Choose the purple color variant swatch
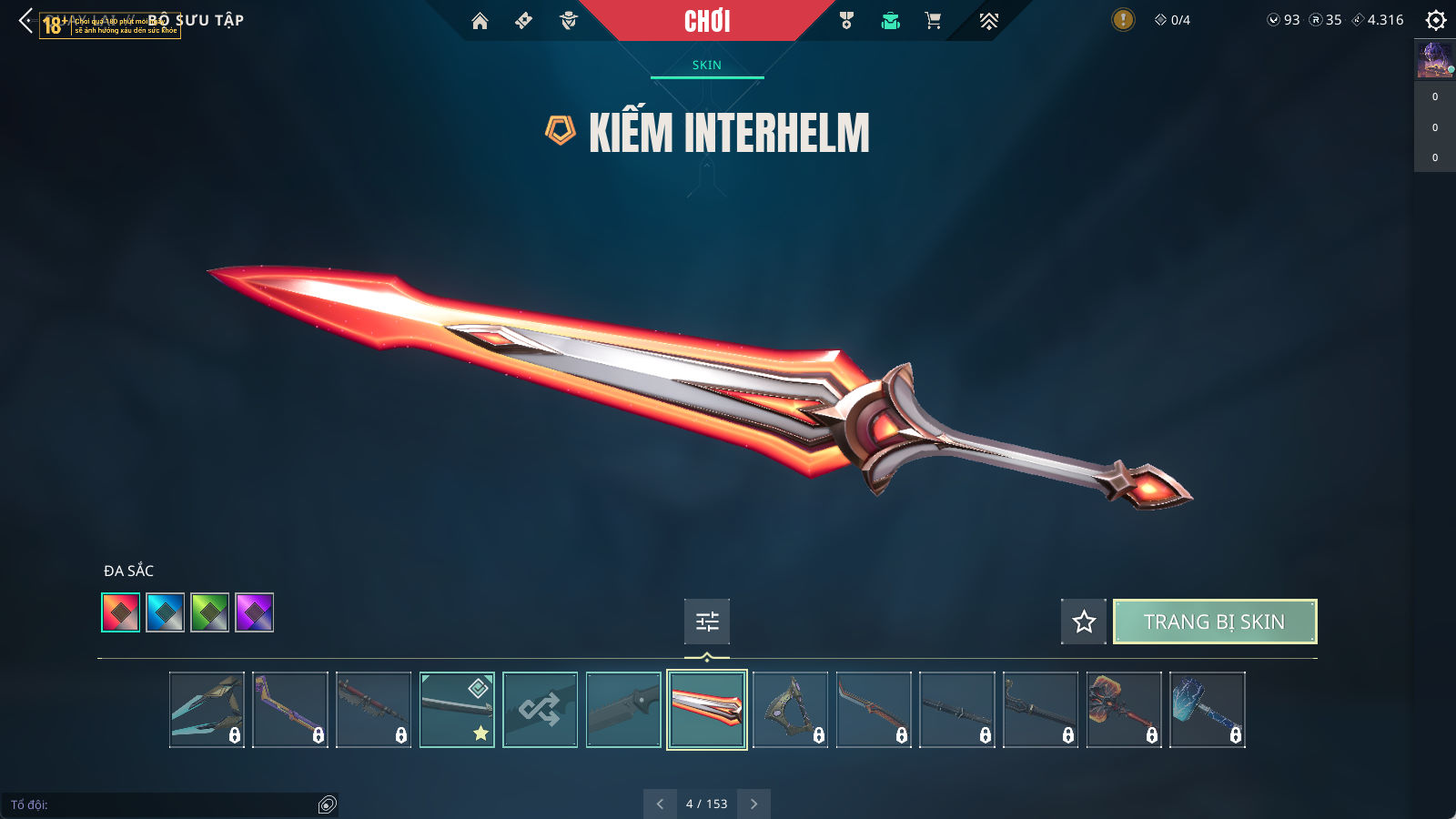This screenshot has height=819, width=1456. (254, 612)
